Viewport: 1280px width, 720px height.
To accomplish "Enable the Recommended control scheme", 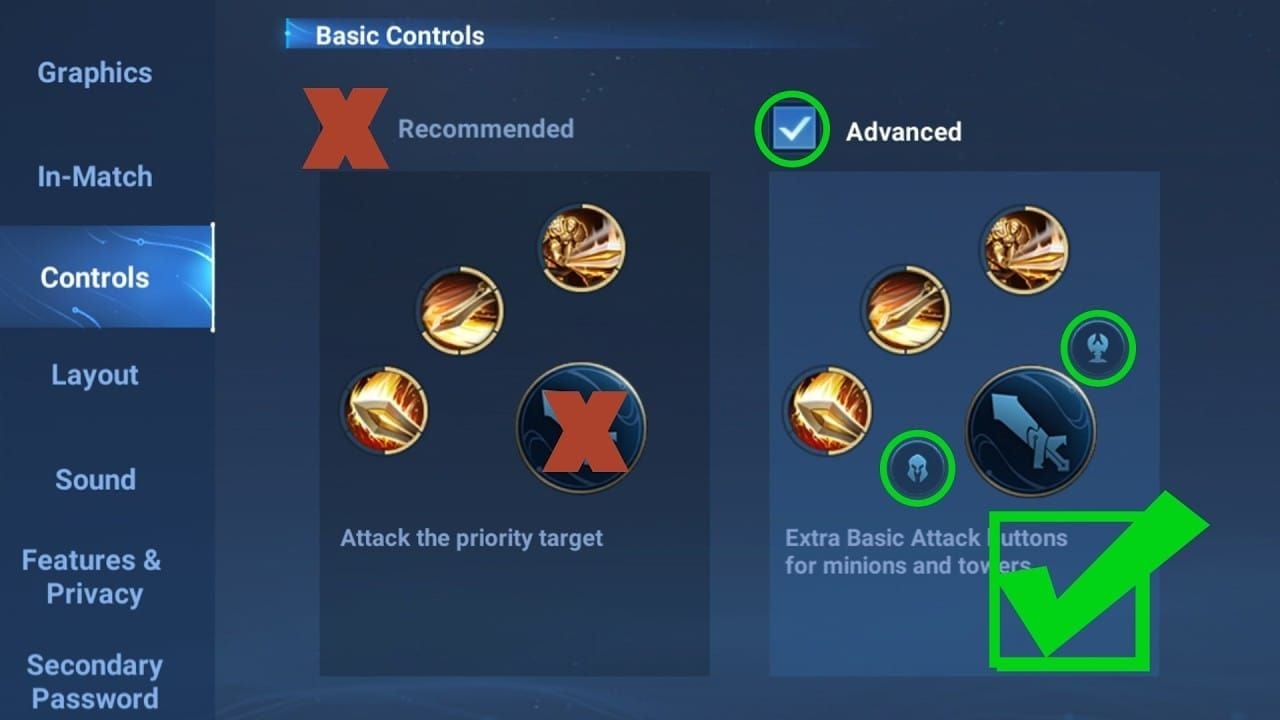I will [x=346, y=128].
